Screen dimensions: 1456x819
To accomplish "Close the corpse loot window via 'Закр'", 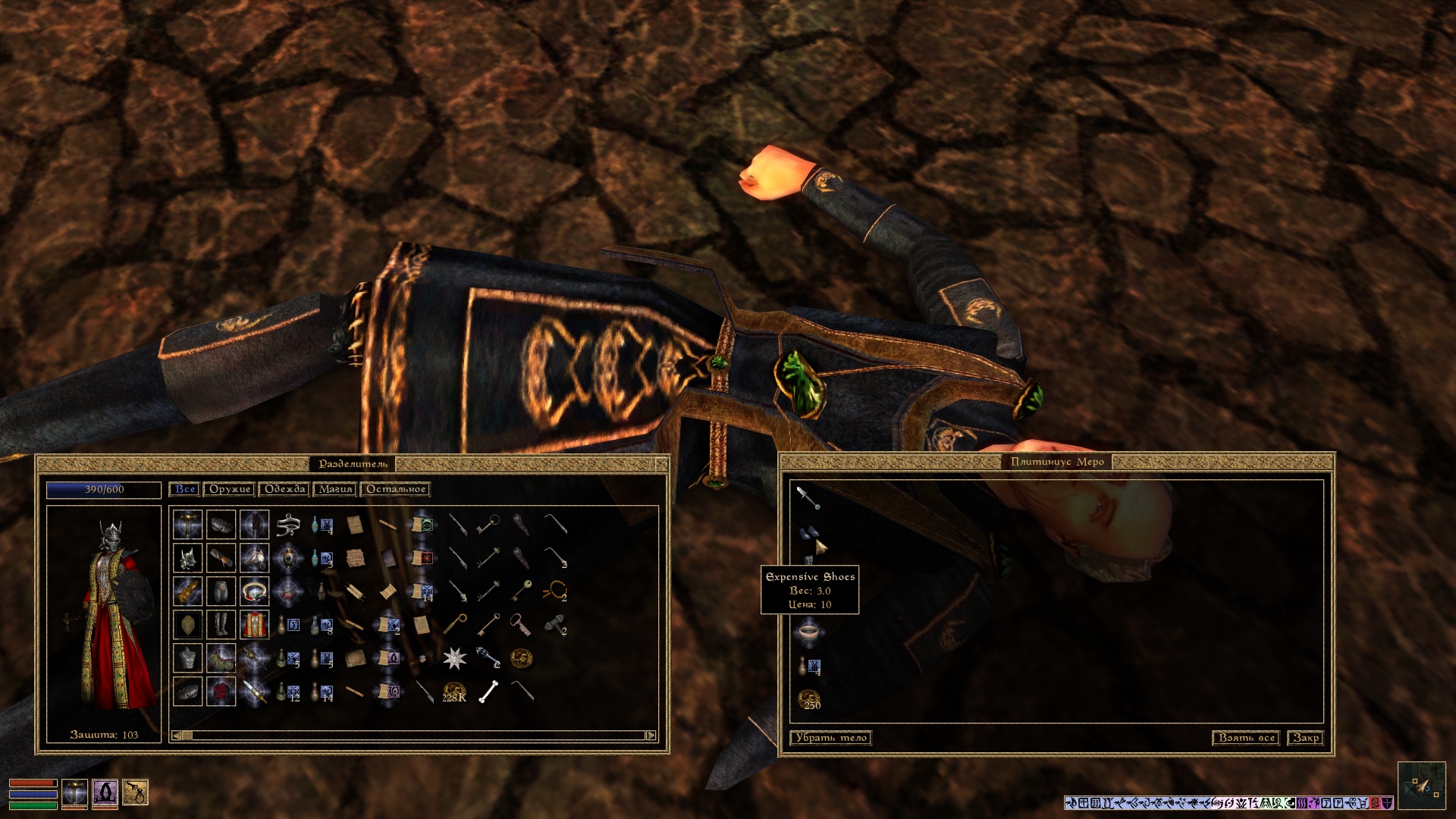I will click(x=1306, y=738).
